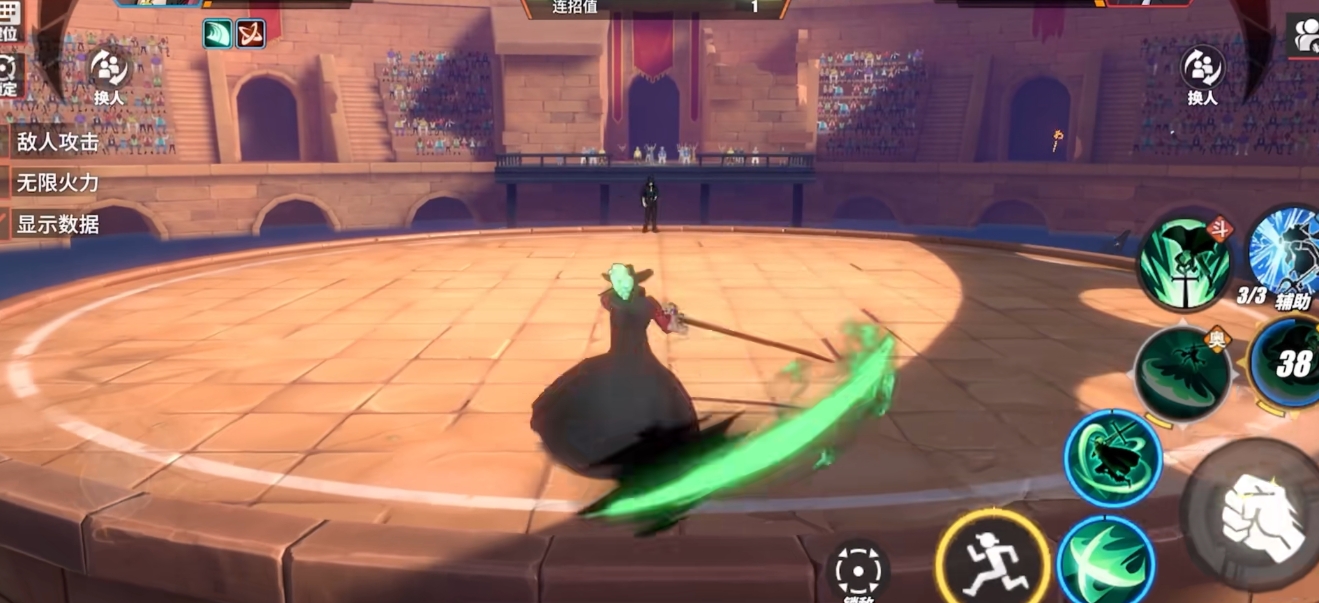Tap the right-side 换人 swap character button
Viewport: 1319px width, 603px height.
tap(1202, 76)
